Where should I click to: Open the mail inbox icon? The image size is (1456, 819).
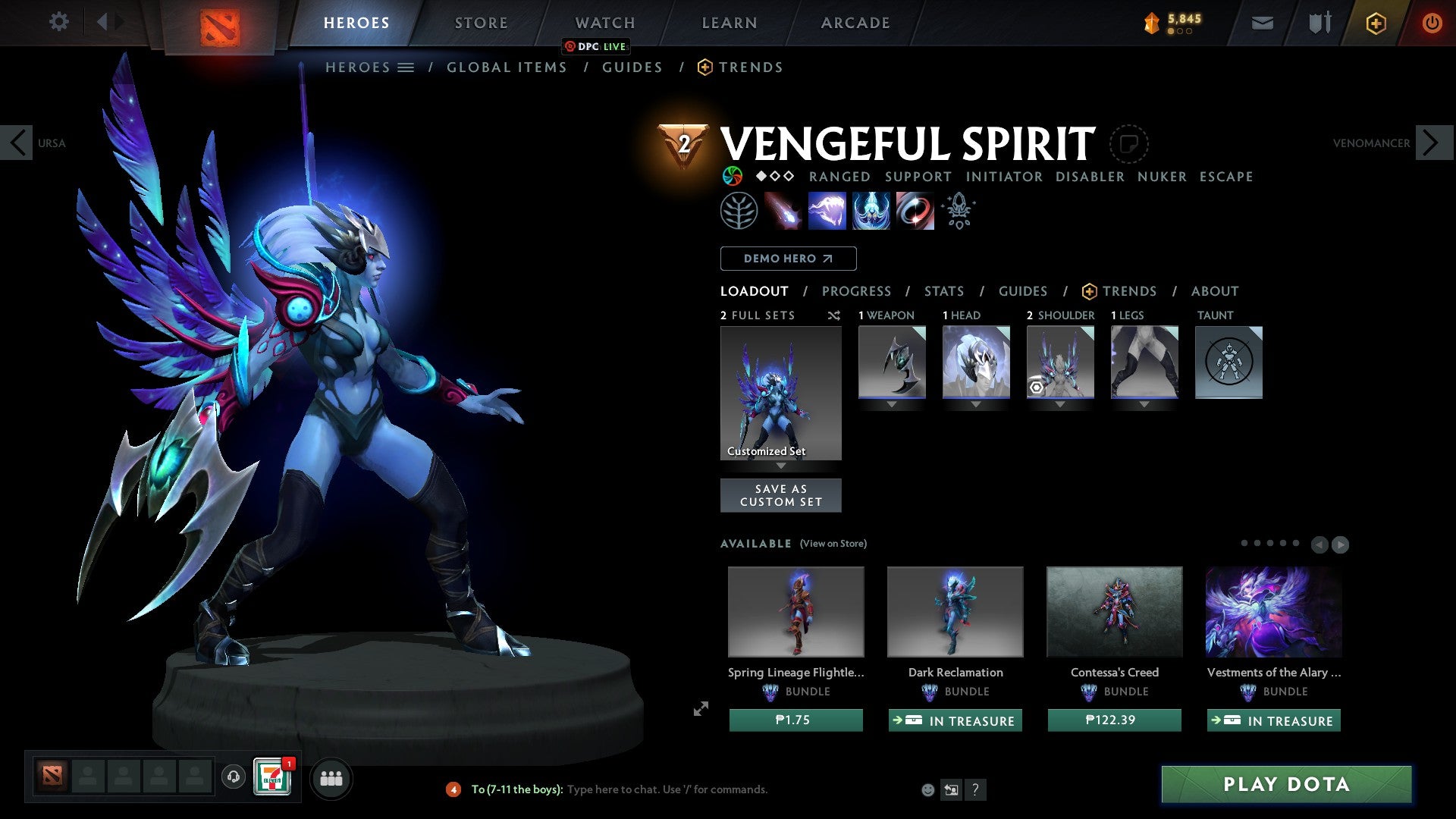[x=1262, y=22]
